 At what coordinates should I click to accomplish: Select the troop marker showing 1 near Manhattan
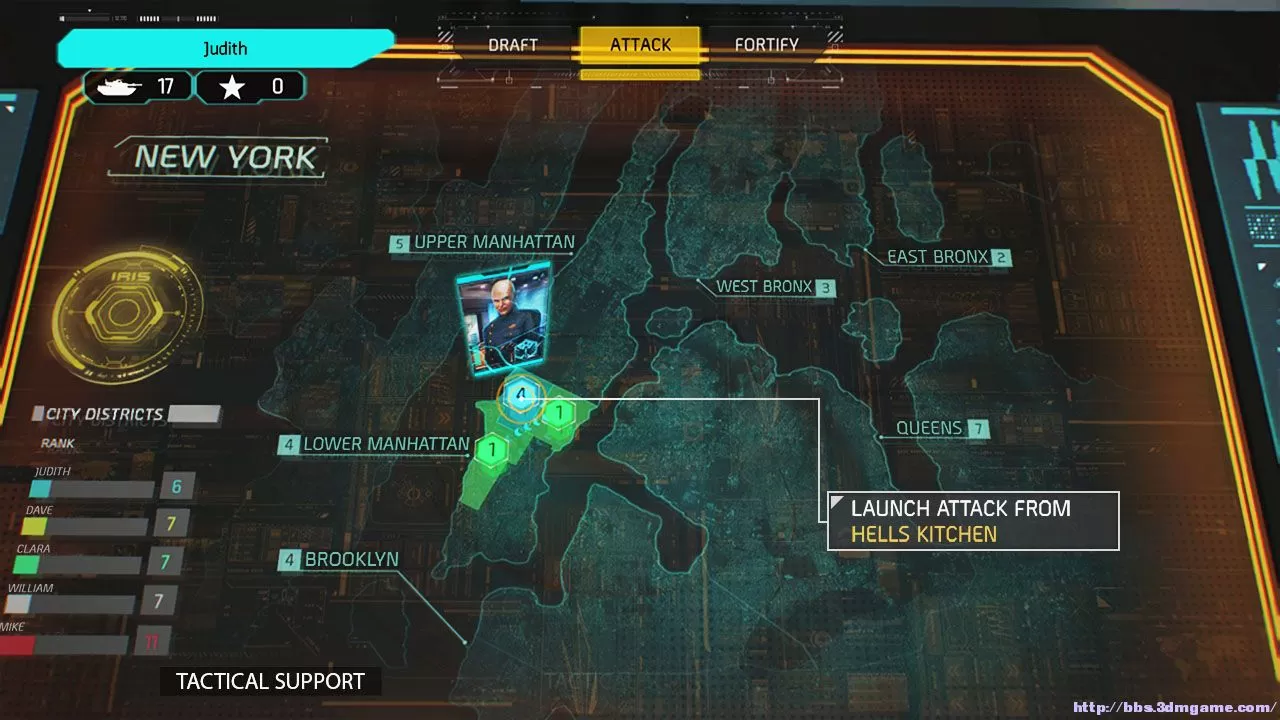pos(558,410)
